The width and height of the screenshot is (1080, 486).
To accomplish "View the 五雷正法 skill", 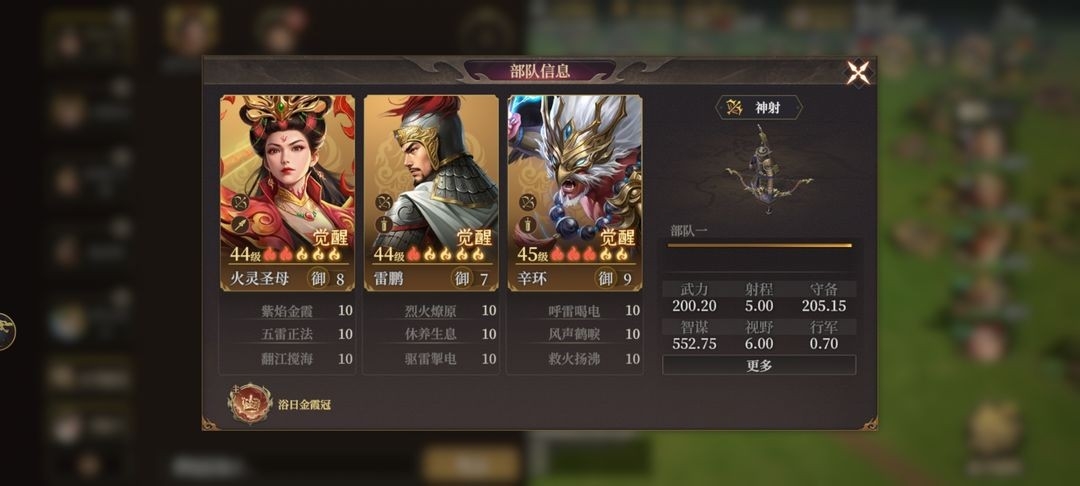I will [288, 334].
